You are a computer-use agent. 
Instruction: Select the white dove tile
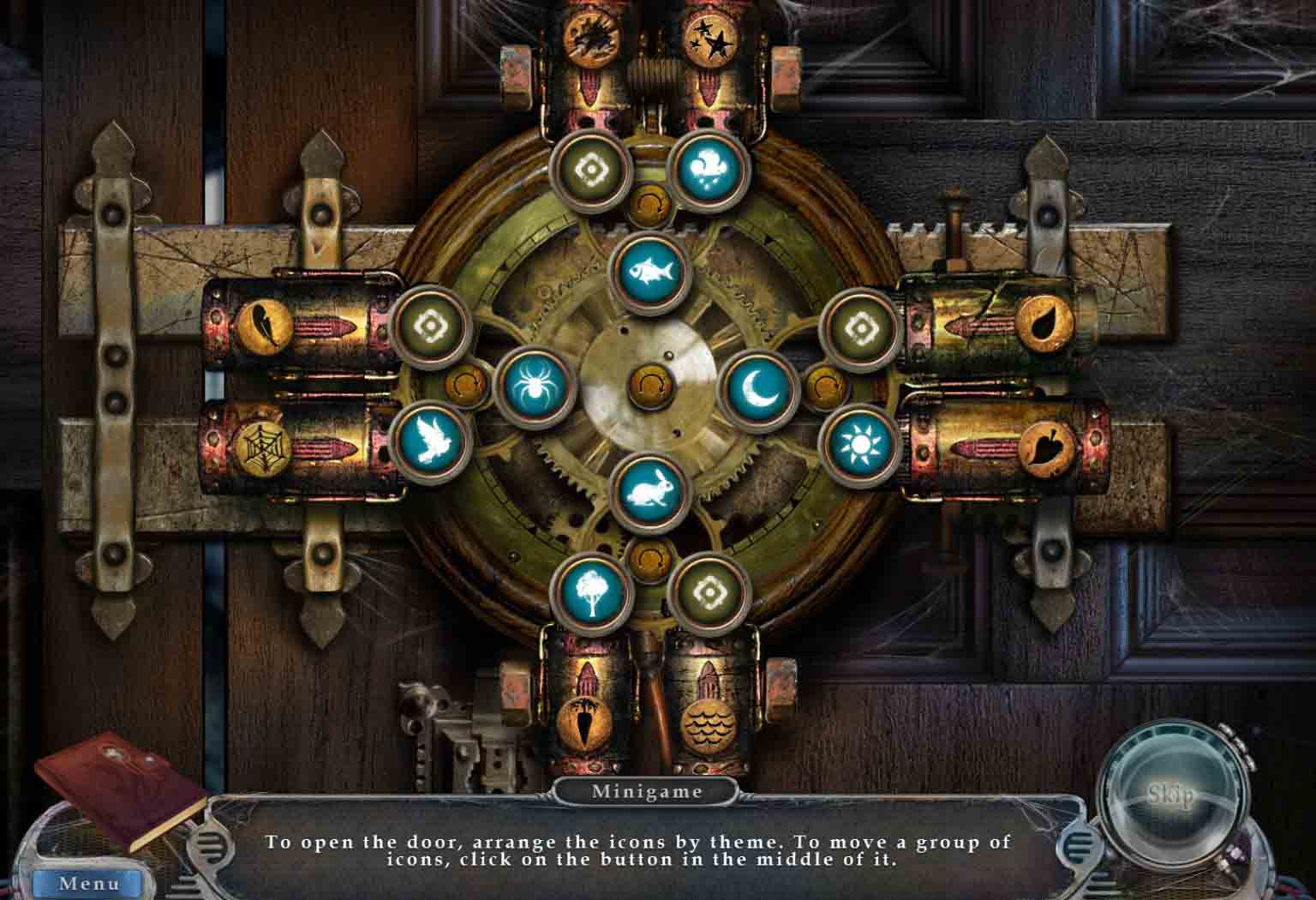(x=431, y=442)
